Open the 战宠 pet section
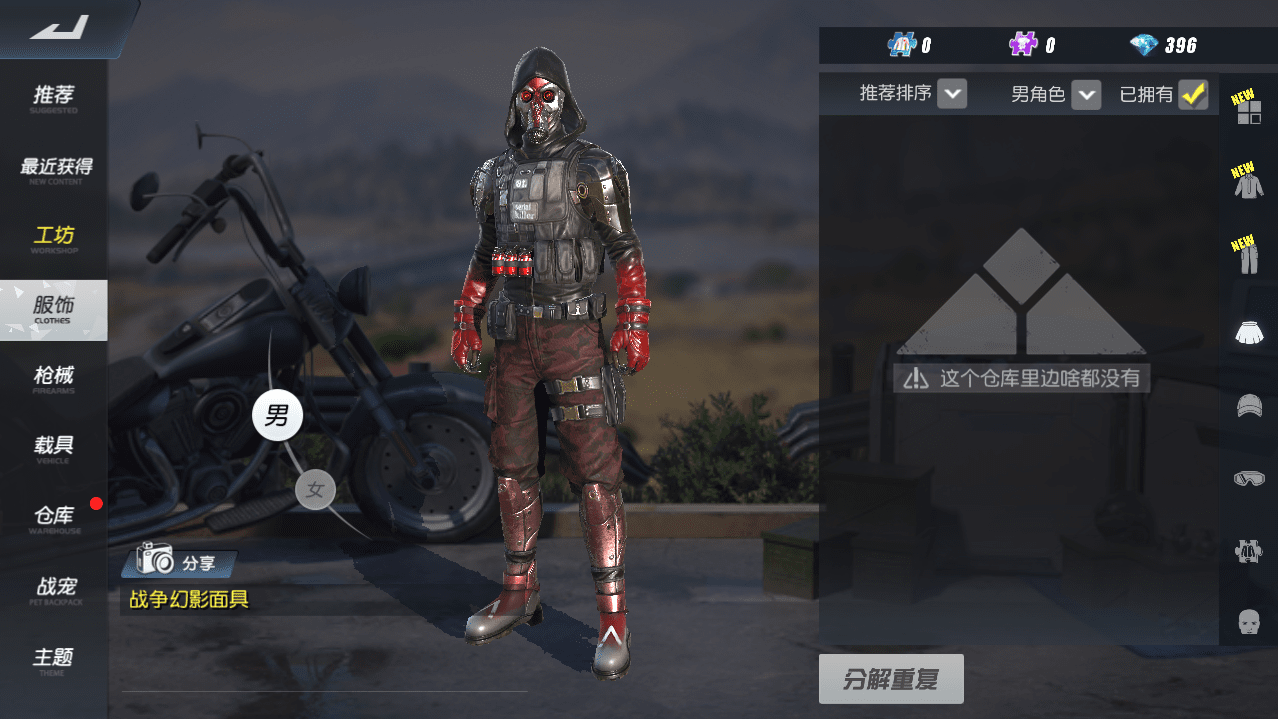The height and width of the screenshot is (719, 1278). pos(54,588)
